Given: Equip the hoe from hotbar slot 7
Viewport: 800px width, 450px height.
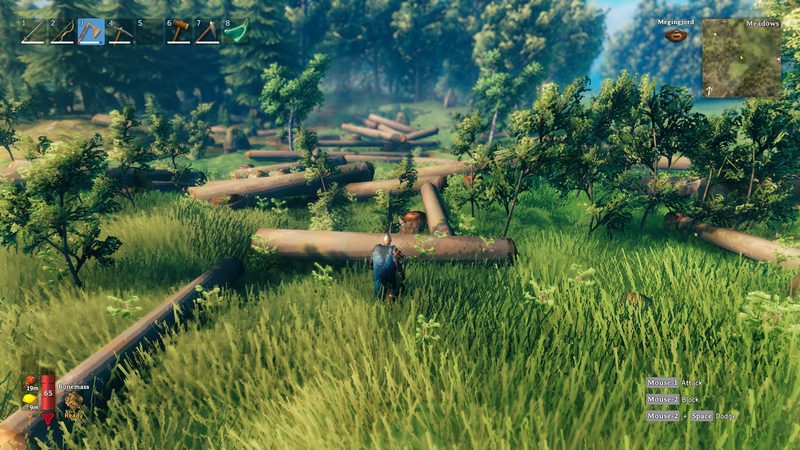Looking at the screenshot, I should 207,32.
